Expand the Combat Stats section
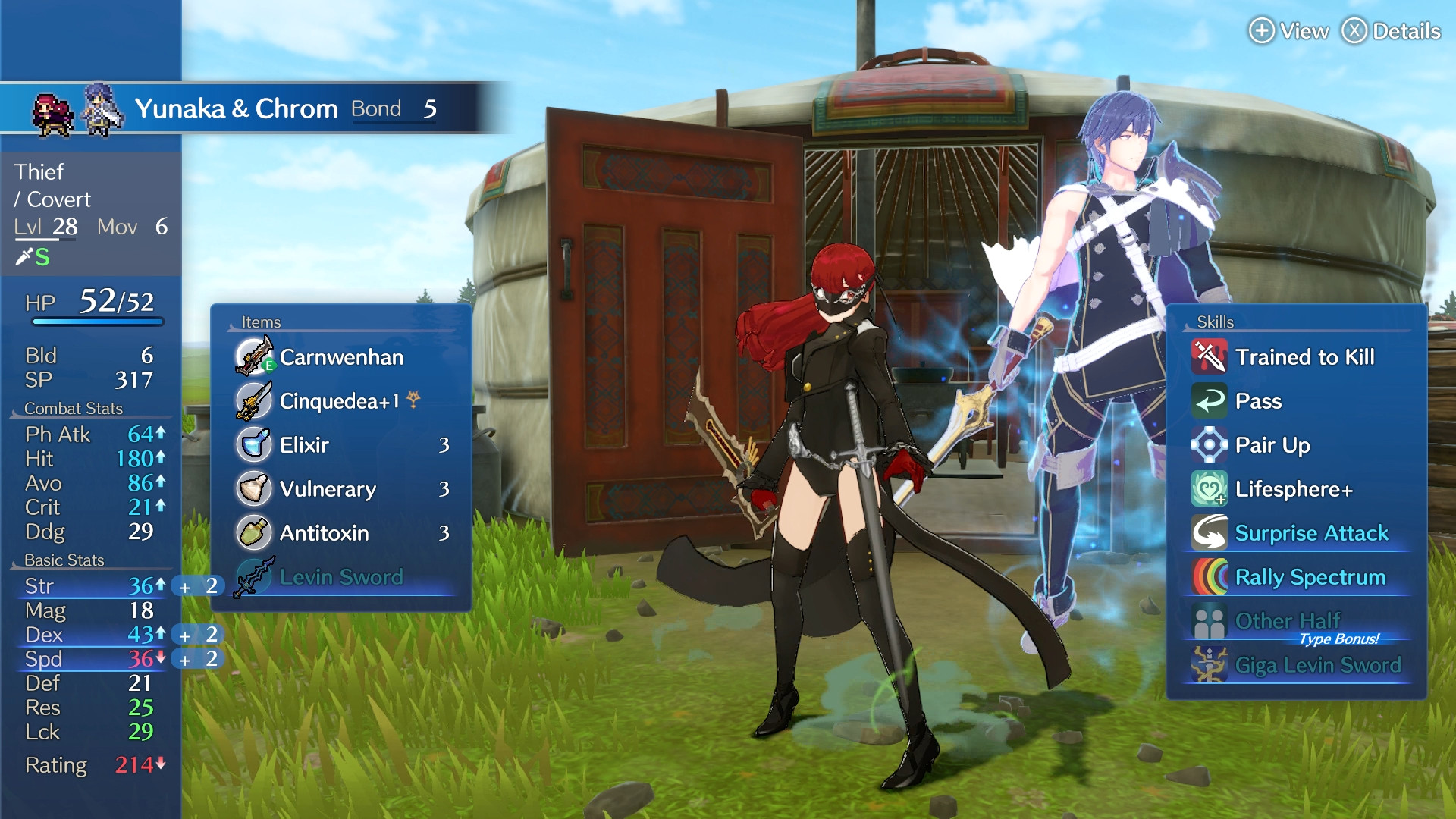The height and width of the screenshot is (819, 1456). point(72,408)
